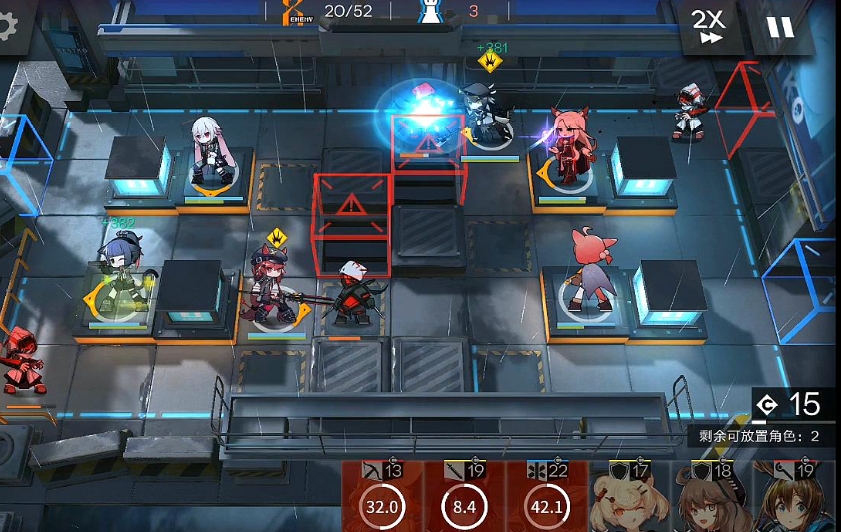
Task: Choose the brown-haired defender card costing 18
Action: coord(712,497)
